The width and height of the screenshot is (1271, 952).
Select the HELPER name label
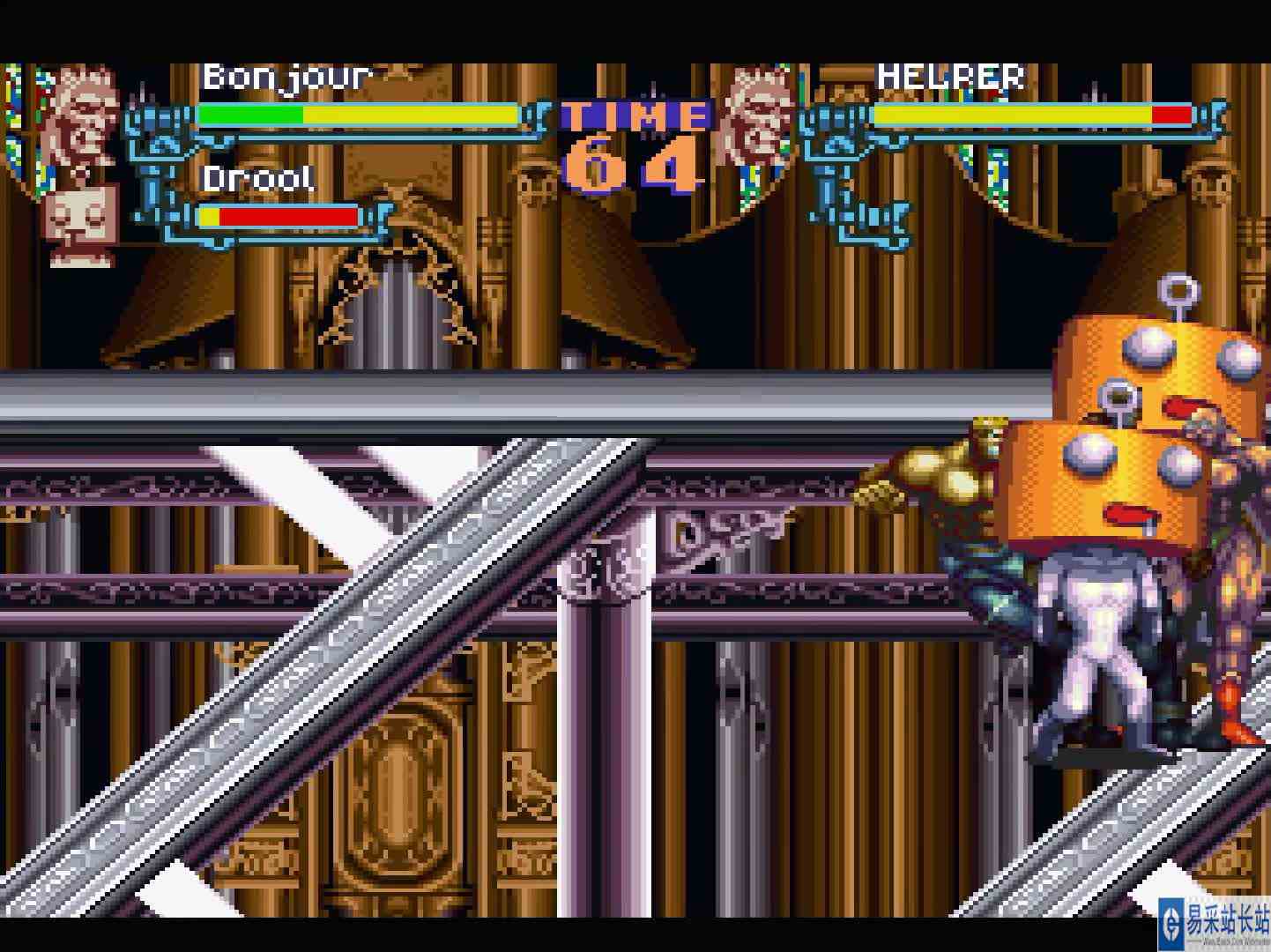point(950,78)
